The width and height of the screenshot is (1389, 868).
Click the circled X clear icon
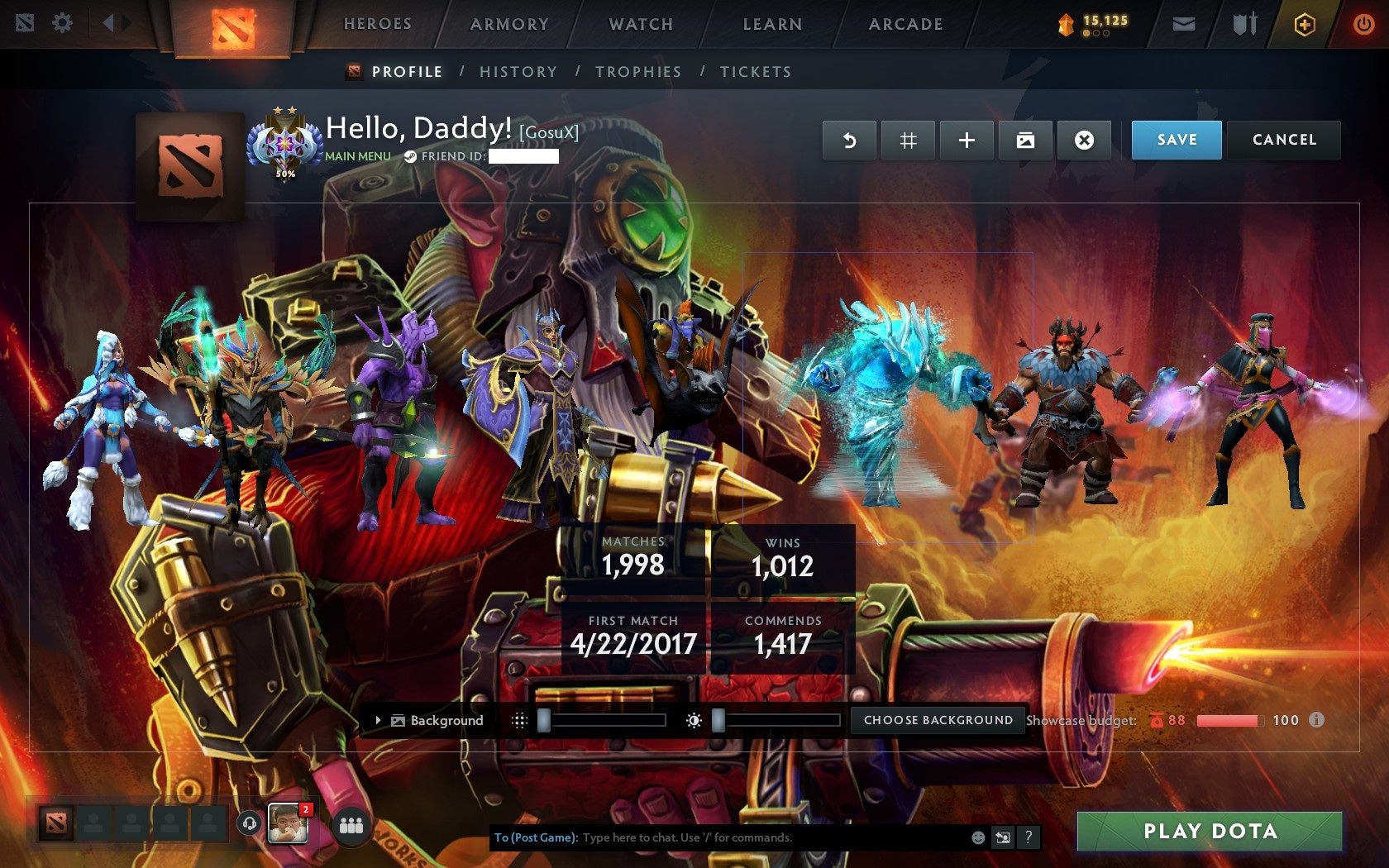(x=1084, y=140)
